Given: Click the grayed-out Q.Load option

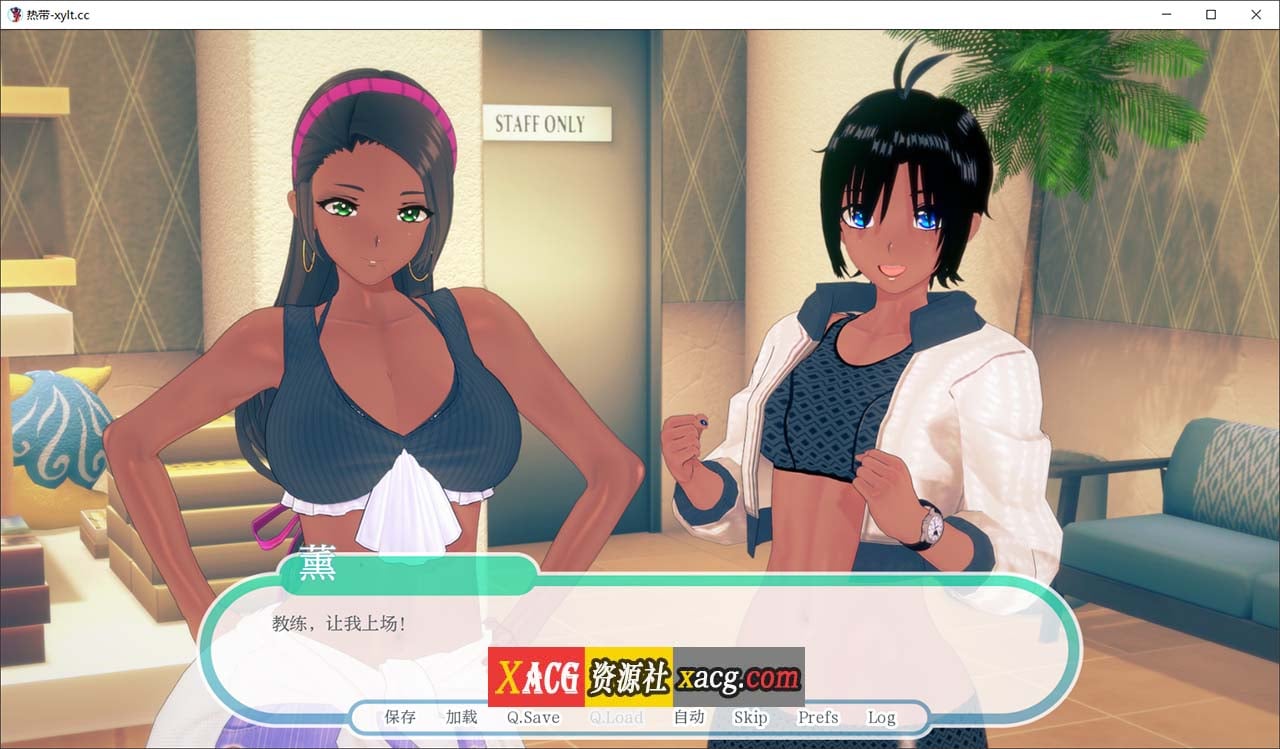Looking at the screenshot, I should (616, 717).
